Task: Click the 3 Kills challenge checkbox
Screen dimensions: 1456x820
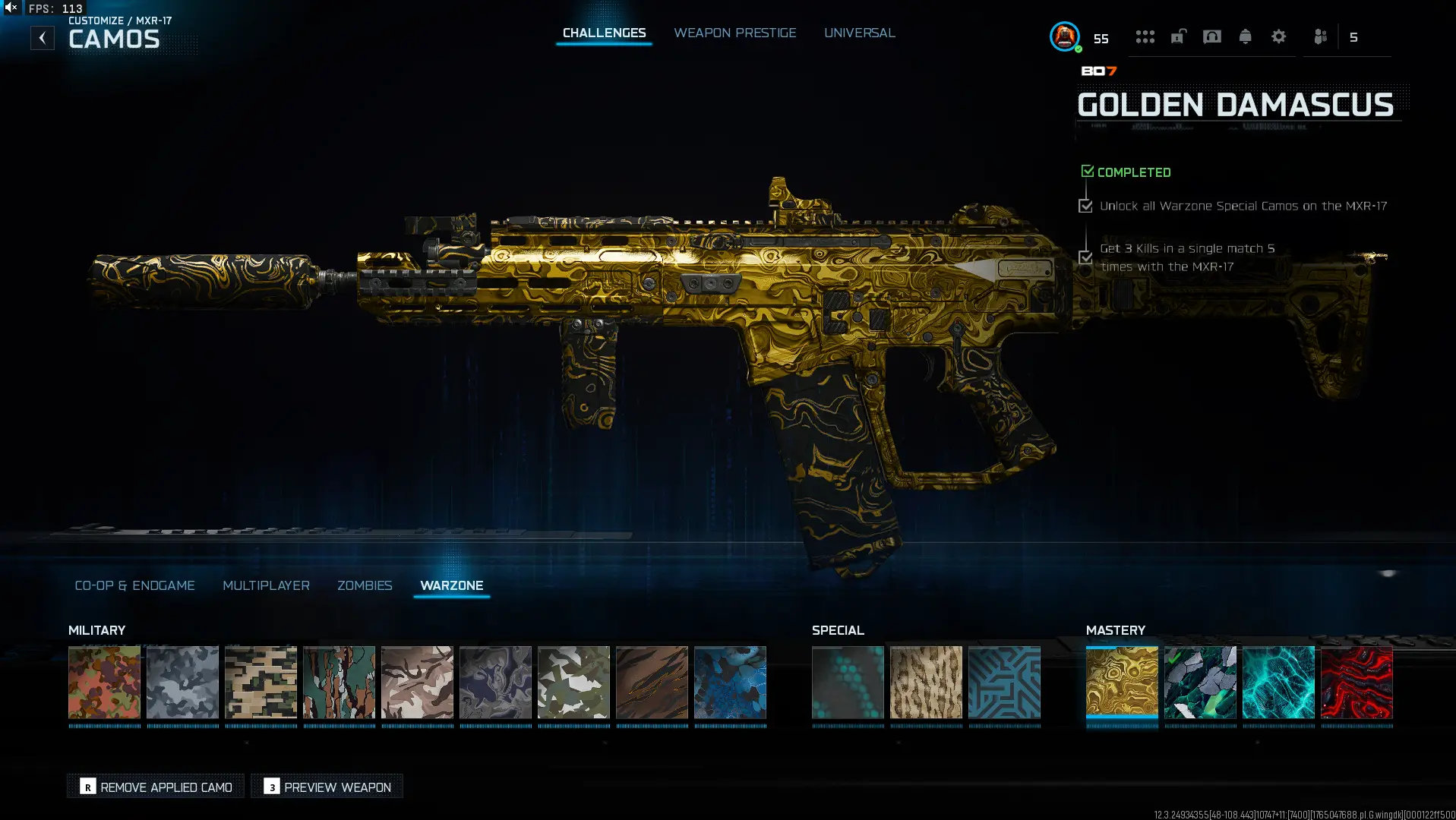Action: click(1084, 257)
